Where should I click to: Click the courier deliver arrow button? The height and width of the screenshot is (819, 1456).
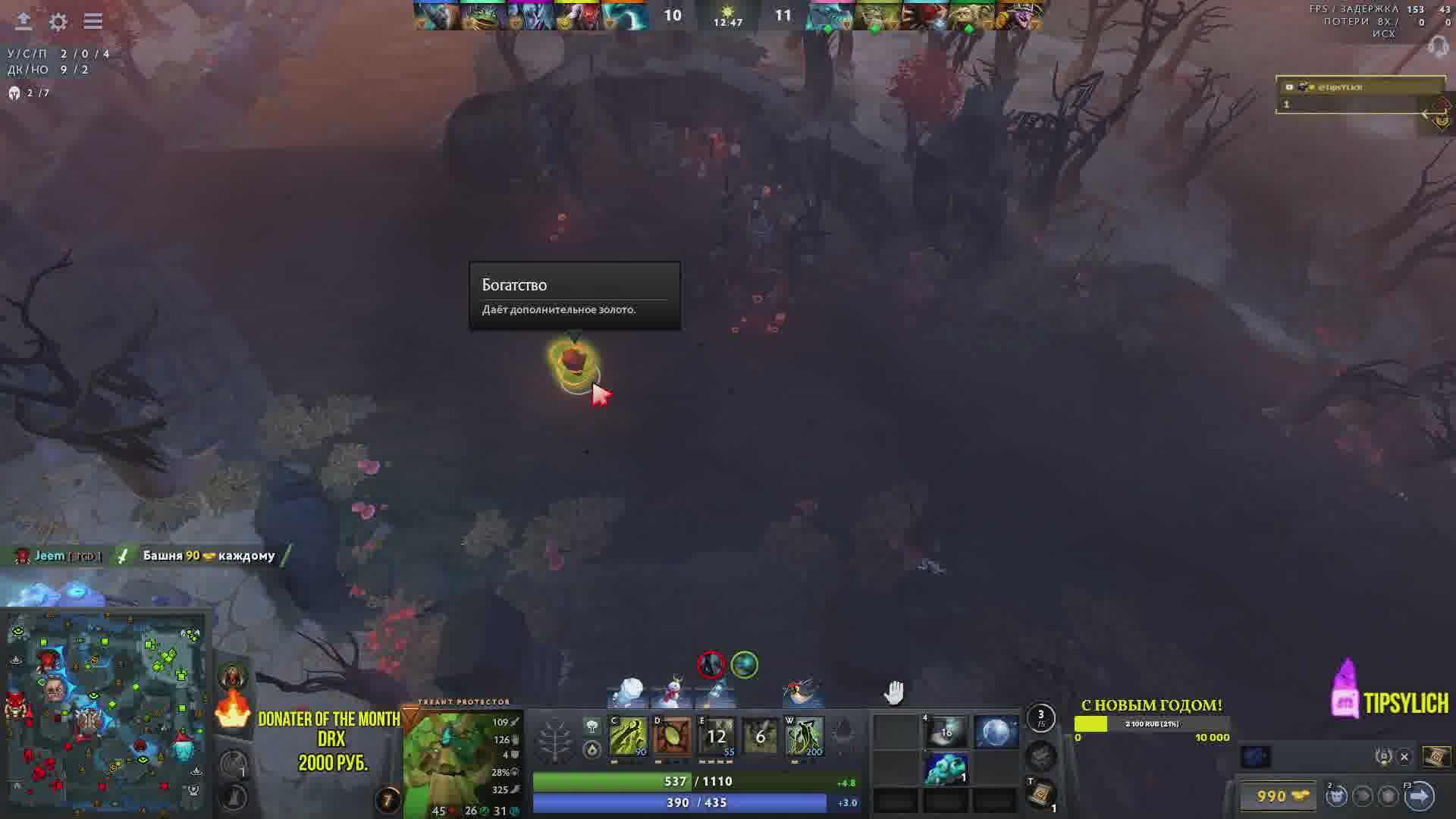[x=1419, y=796]
